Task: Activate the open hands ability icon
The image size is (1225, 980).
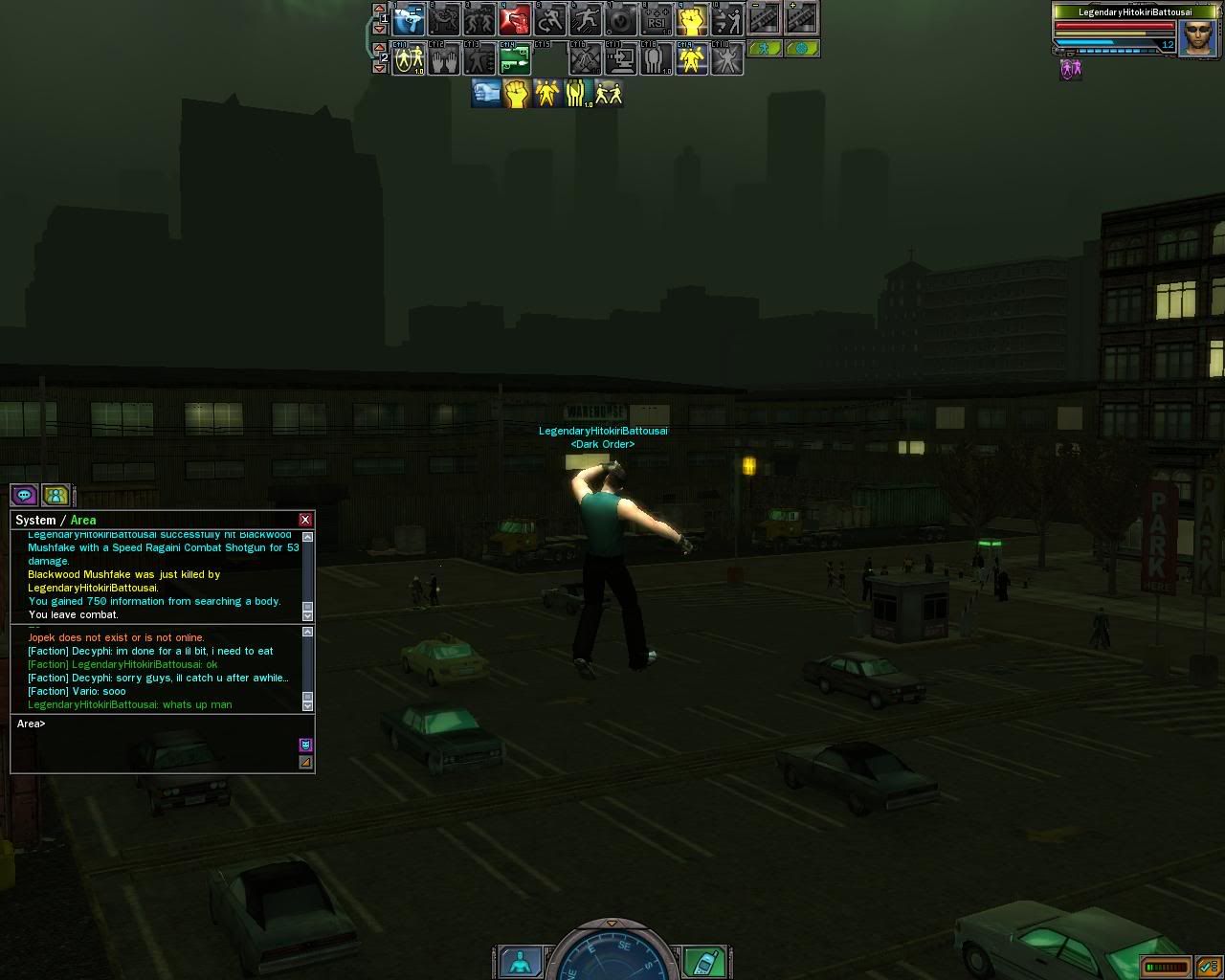Action: (444, 60)
